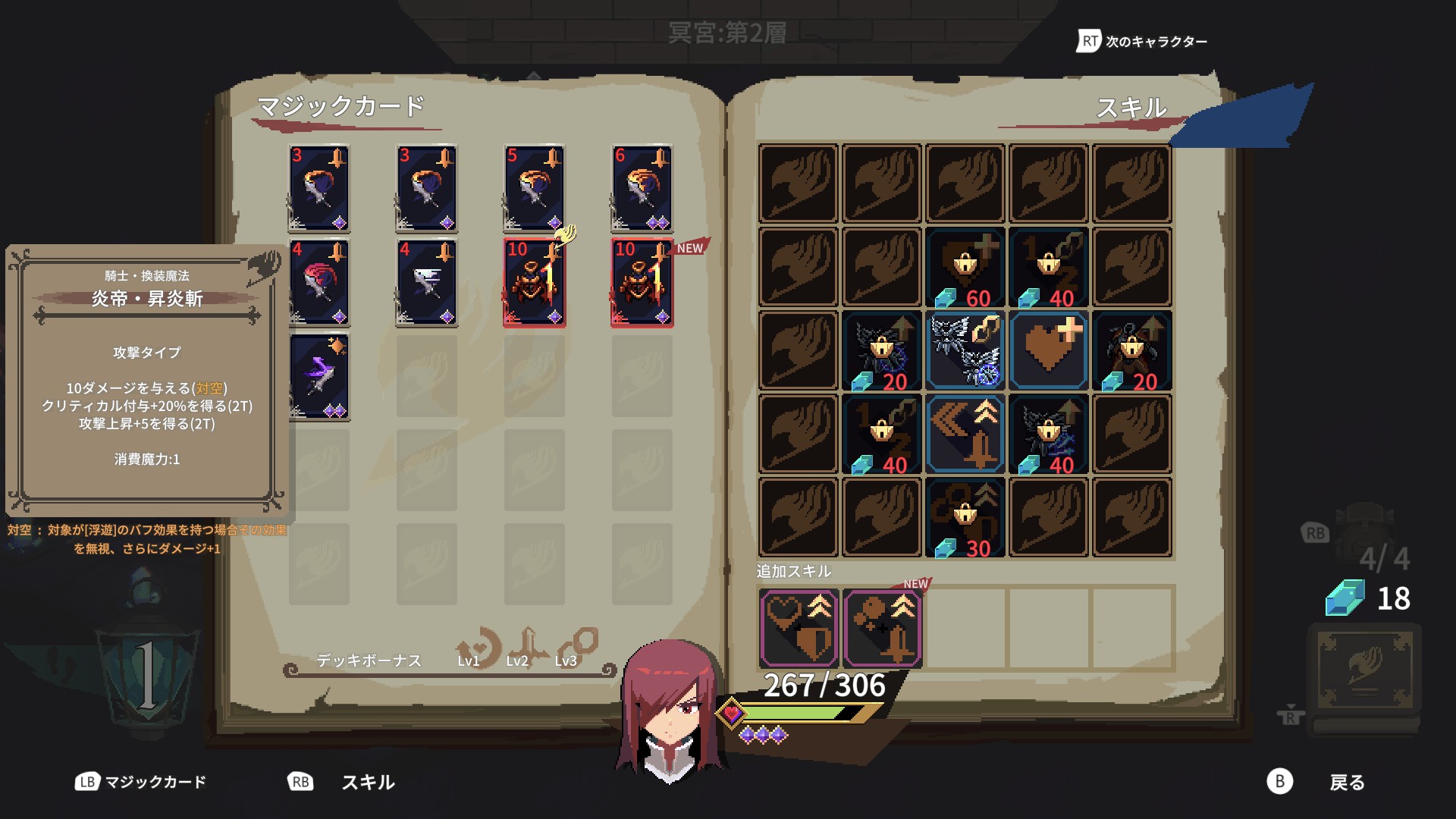
Task: Select the double-chevron sword speed skill
Action: (965, 435)
